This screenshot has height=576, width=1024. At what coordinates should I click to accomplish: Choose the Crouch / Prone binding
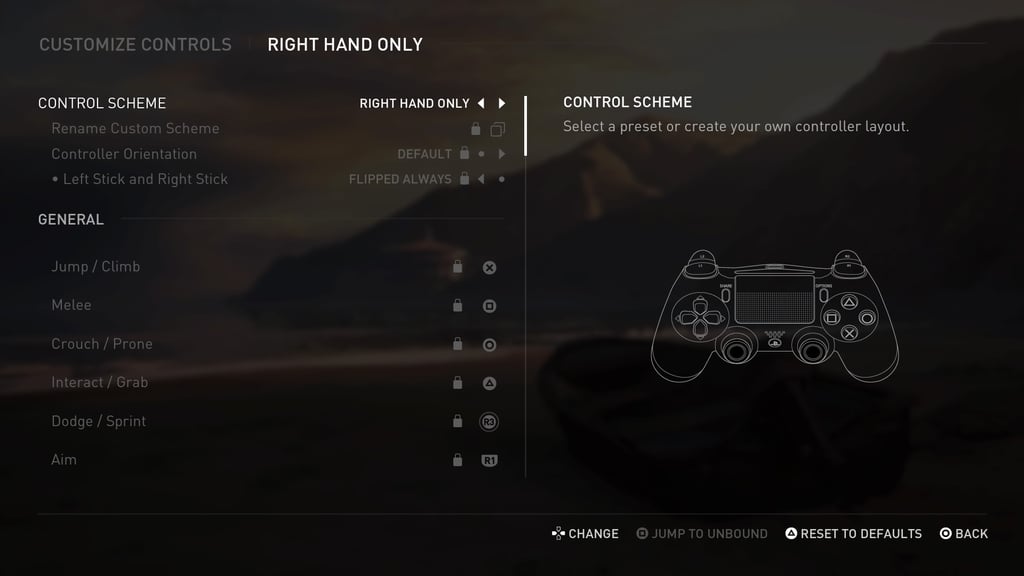click(102, 344)
